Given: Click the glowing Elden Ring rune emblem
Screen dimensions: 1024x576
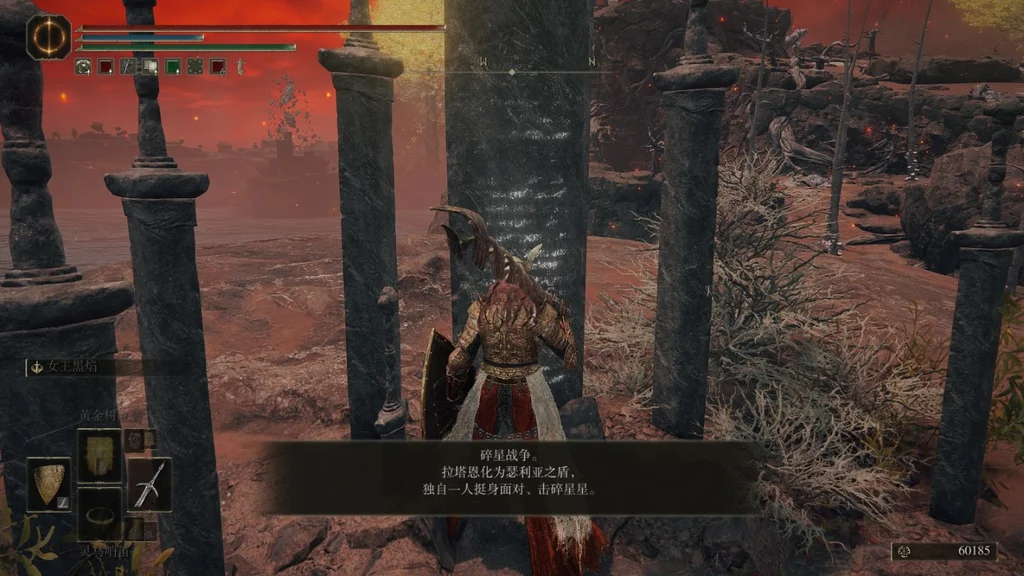Looking at the screenshot, I should pos(44,34).
